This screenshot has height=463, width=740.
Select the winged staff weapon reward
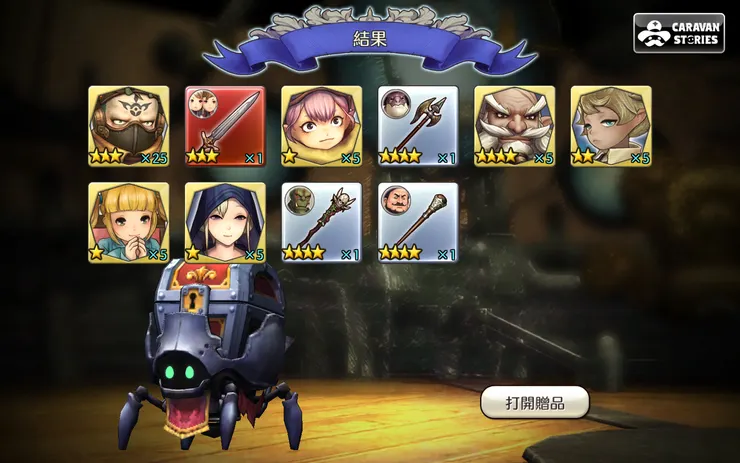point(321,222)
